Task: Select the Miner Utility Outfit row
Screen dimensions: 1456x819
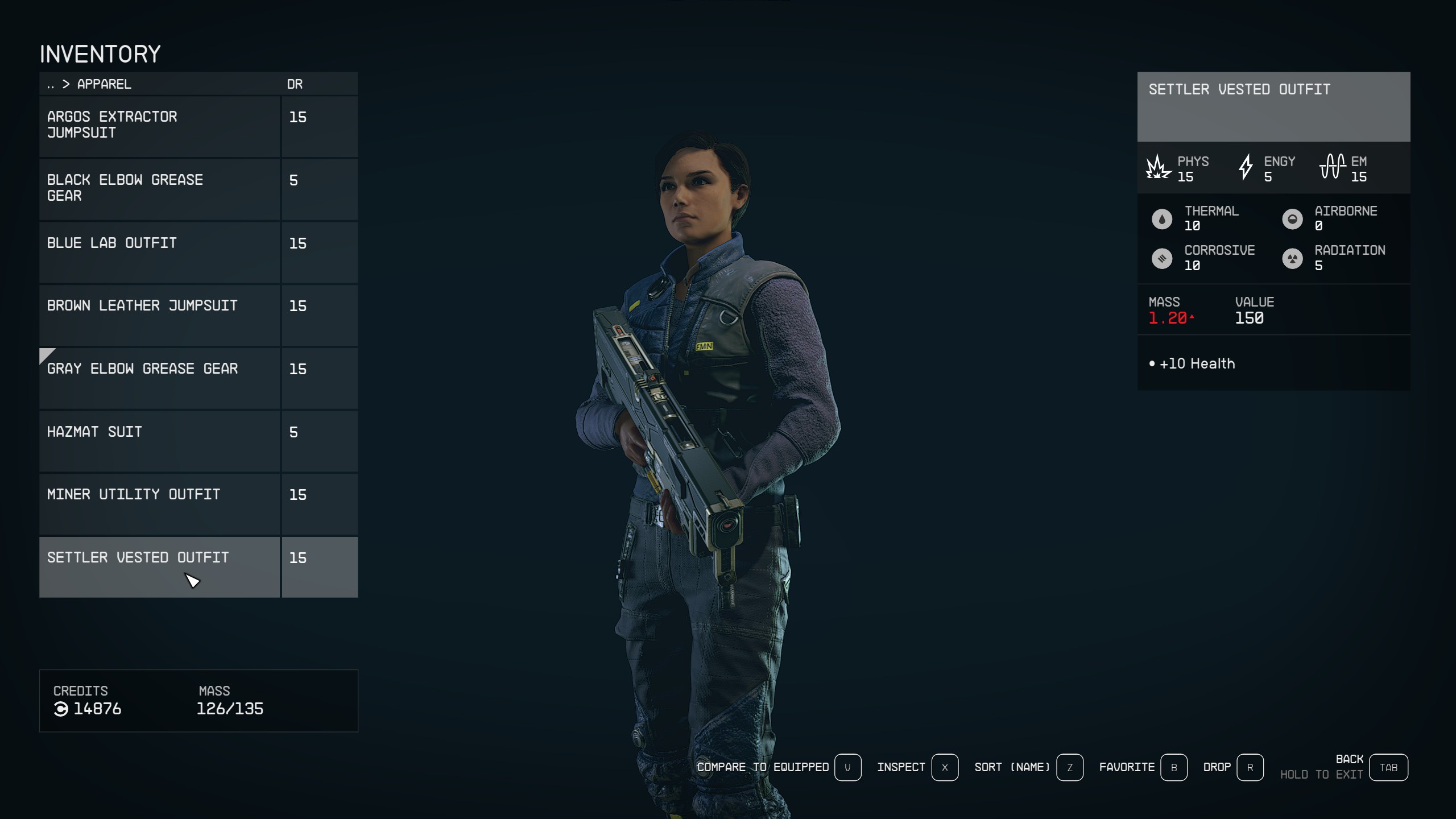Action: pos(159,504)
